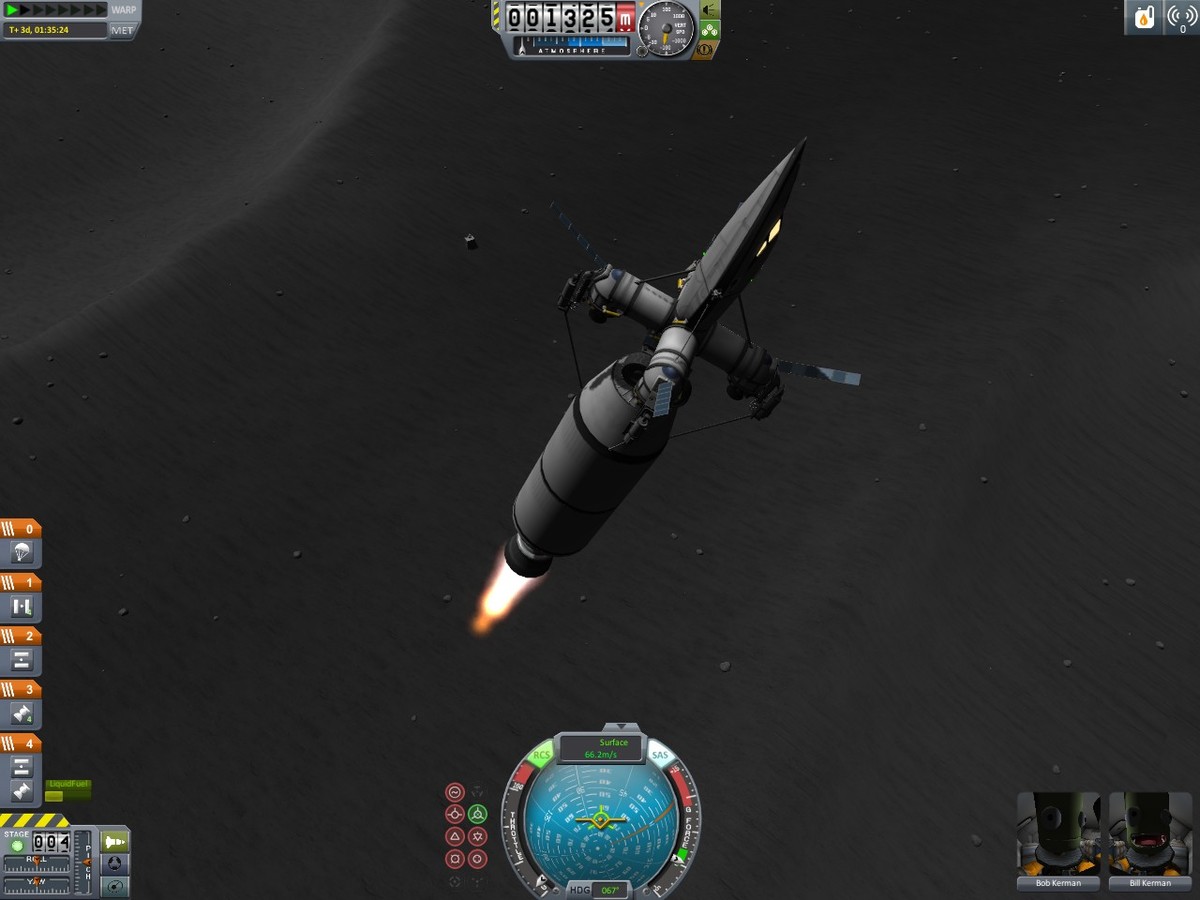Toggle the landing gear action button
1200x900 pixels.
pos(709,30)
